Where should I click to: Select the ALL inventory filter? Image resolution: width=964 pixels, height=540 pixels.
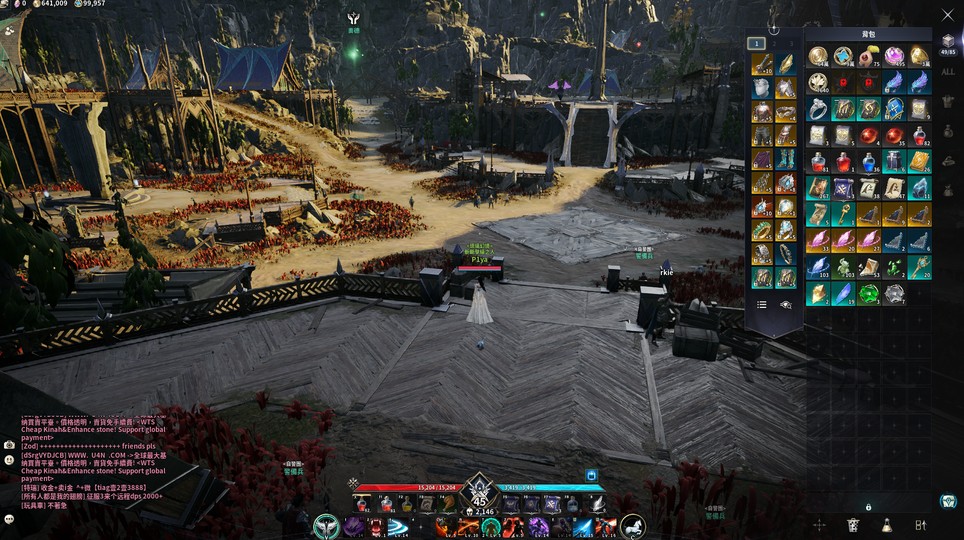pyautogui.click(x=948, y=72)
